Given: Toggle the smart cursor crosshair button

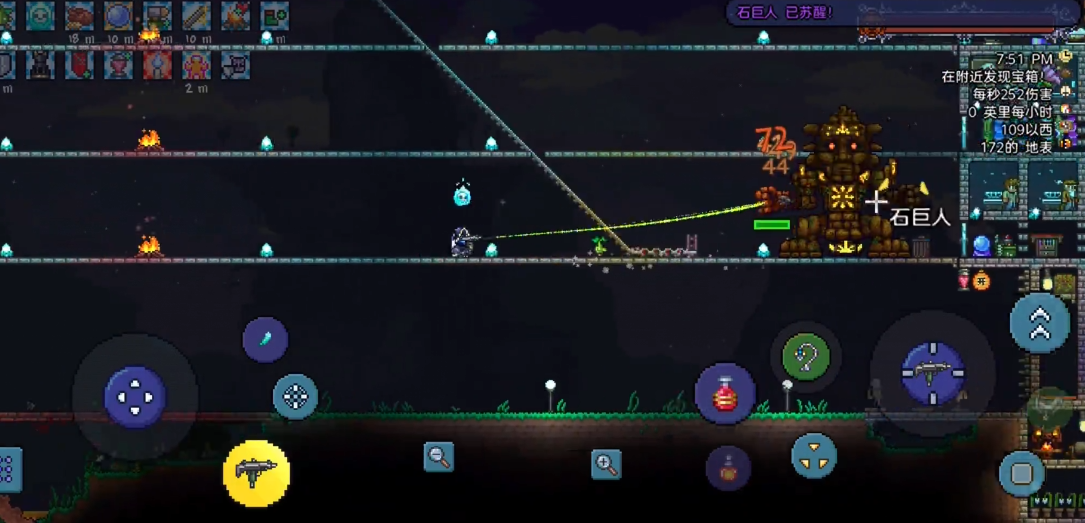Looking at the screenshot, I should tap(295, 396).
